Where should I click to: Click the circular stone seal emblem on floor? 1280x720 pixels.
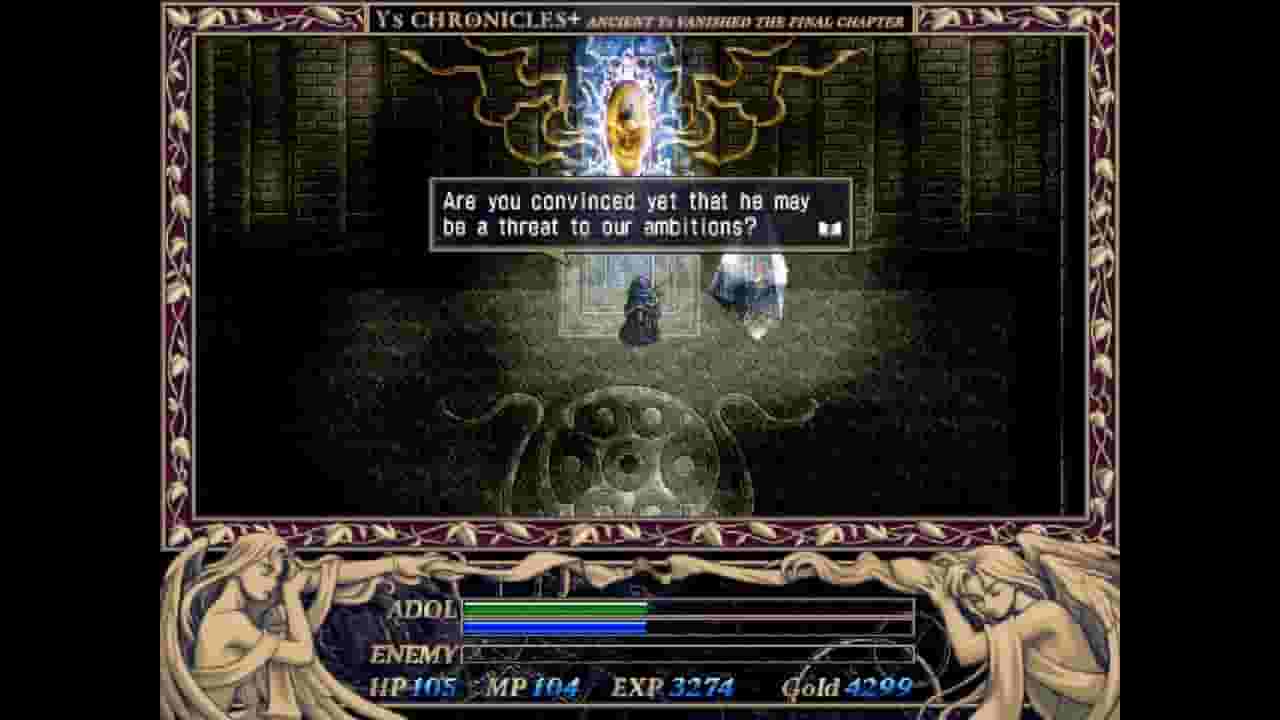[x=630, y=460]
